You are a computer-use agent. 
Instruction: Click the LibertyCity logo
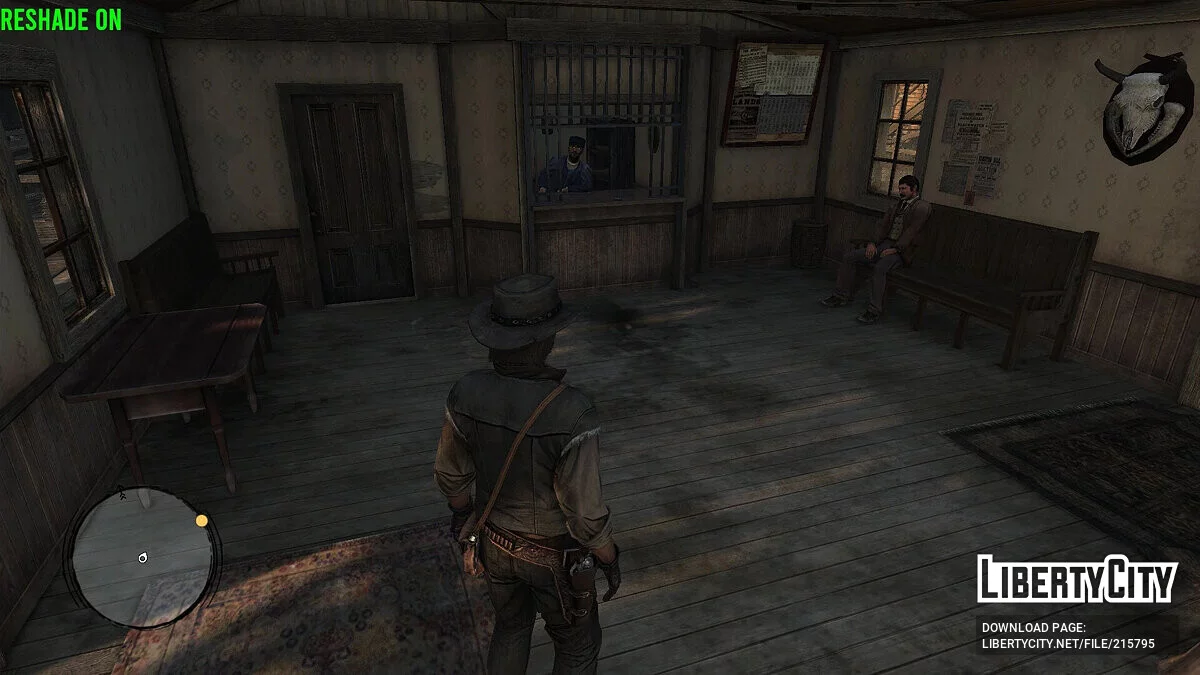pos(1077,578)
